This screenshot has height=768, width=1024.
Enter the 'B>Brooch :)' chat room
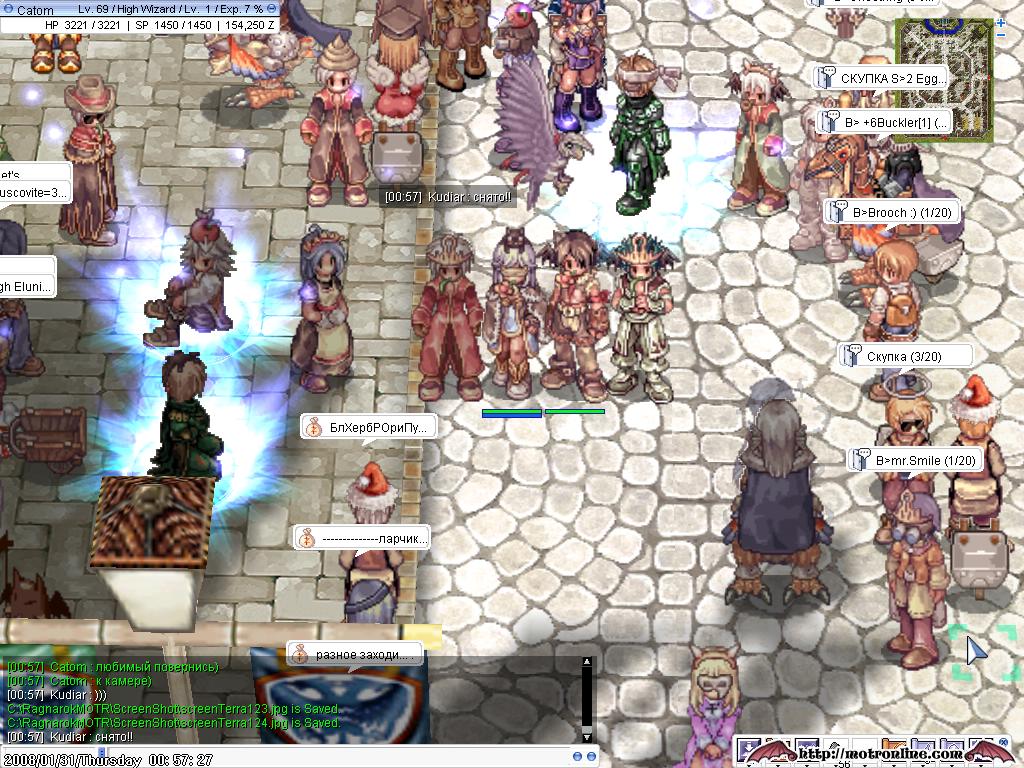pyautogui.click(x=891, y=212)
